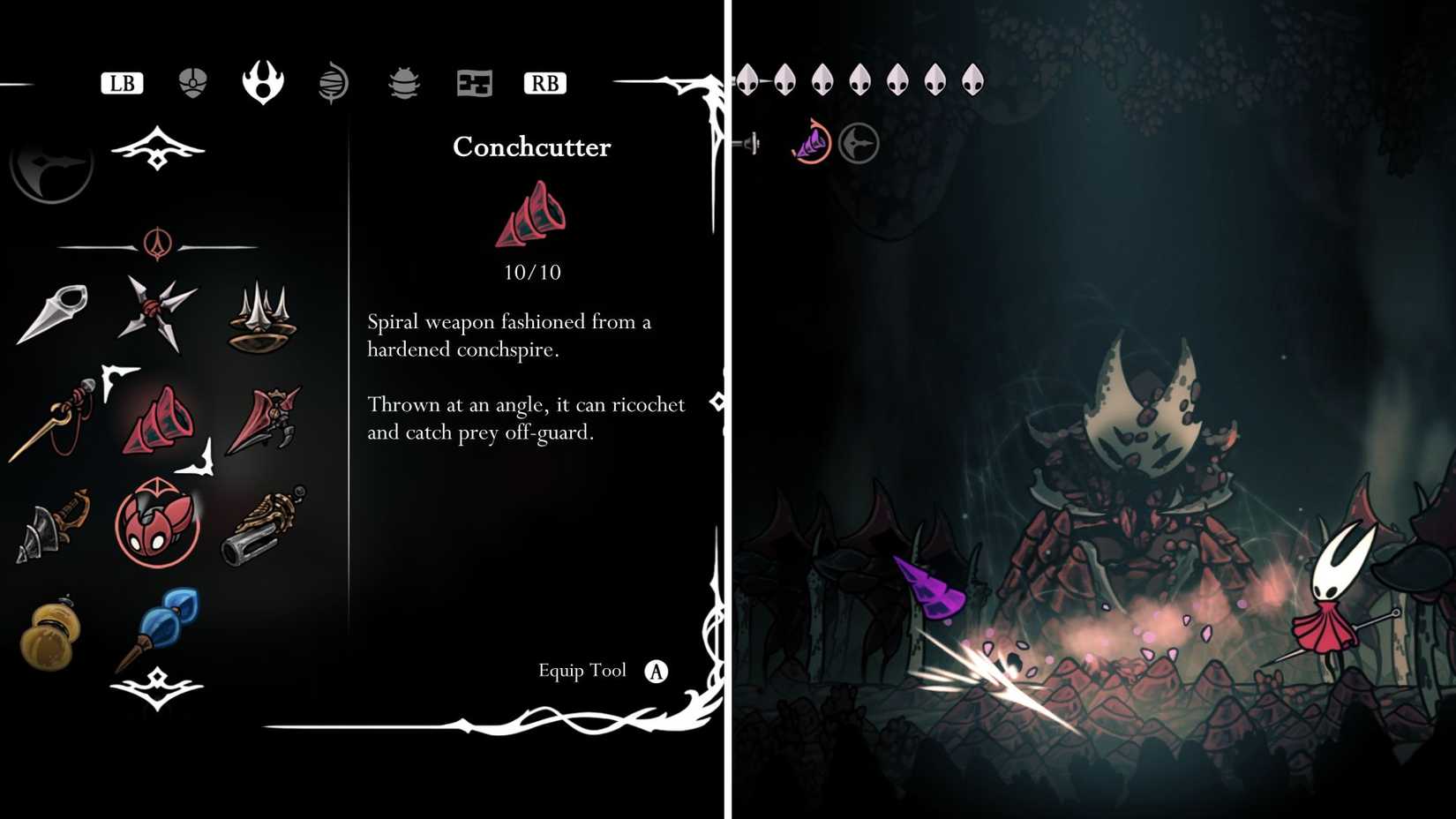The image size is (1456, 819).
Task: Select the Tacks spike tool
Action: 262,322
